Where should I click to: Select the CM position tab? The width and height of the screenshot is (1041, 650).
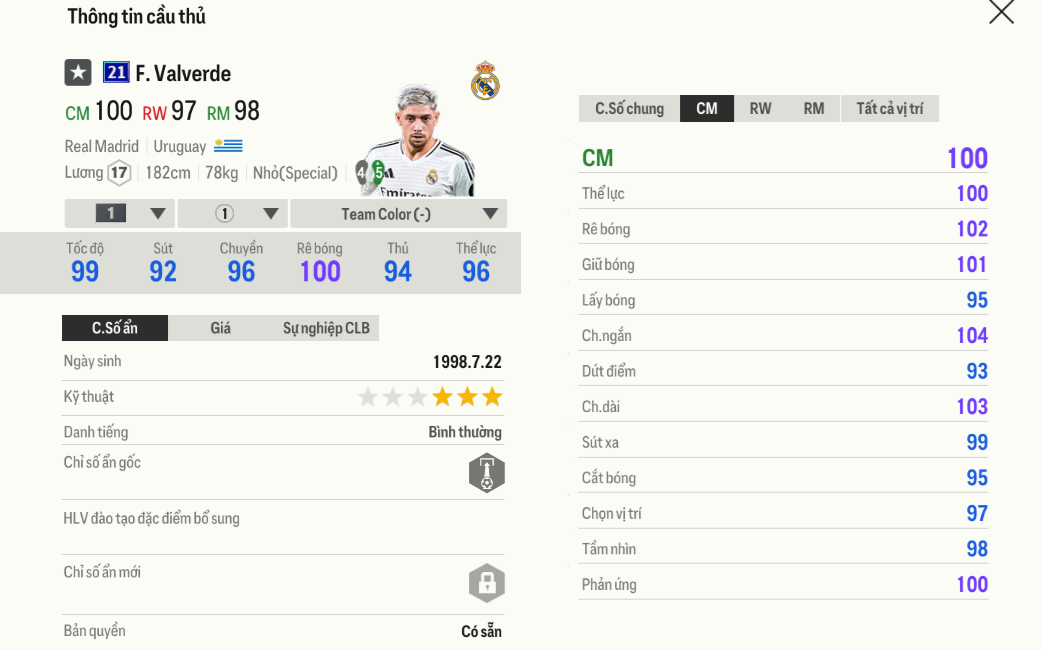coord(707,109)
